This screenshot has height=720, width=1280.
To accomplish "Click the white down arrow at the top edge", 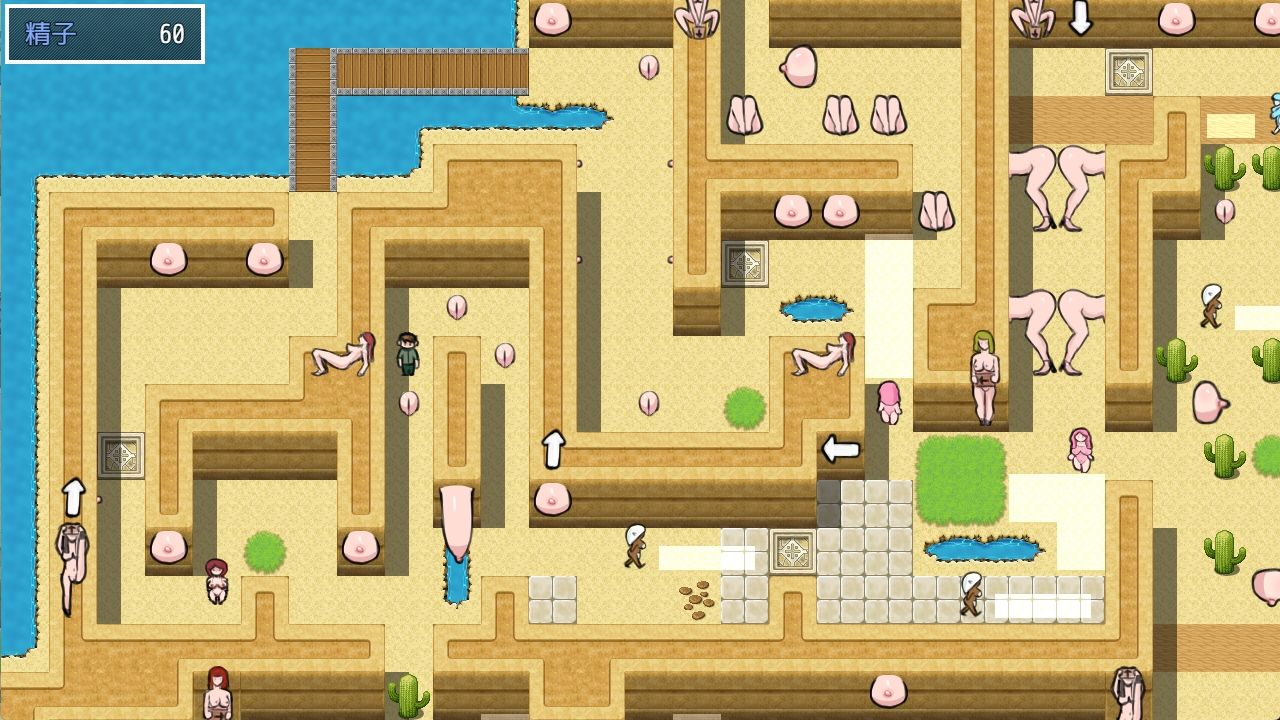I will coord(1080,17).
